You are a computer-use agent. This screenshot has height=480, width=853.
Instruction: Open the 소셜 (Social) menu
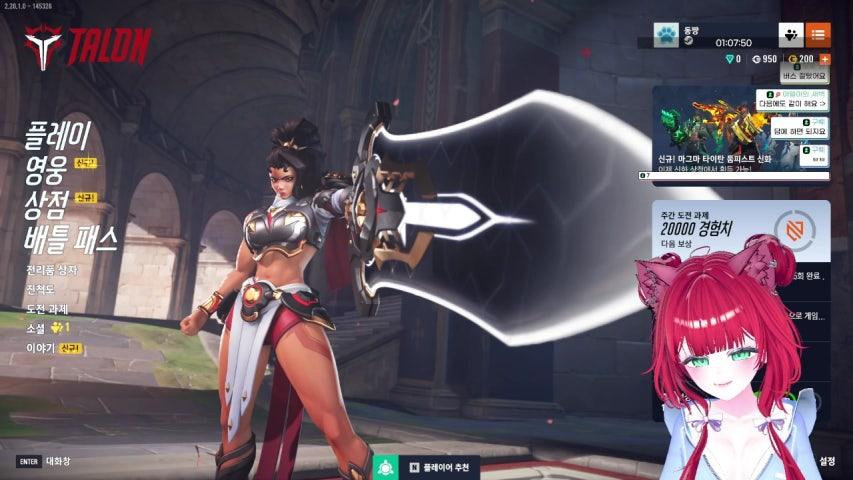(38, 328)
